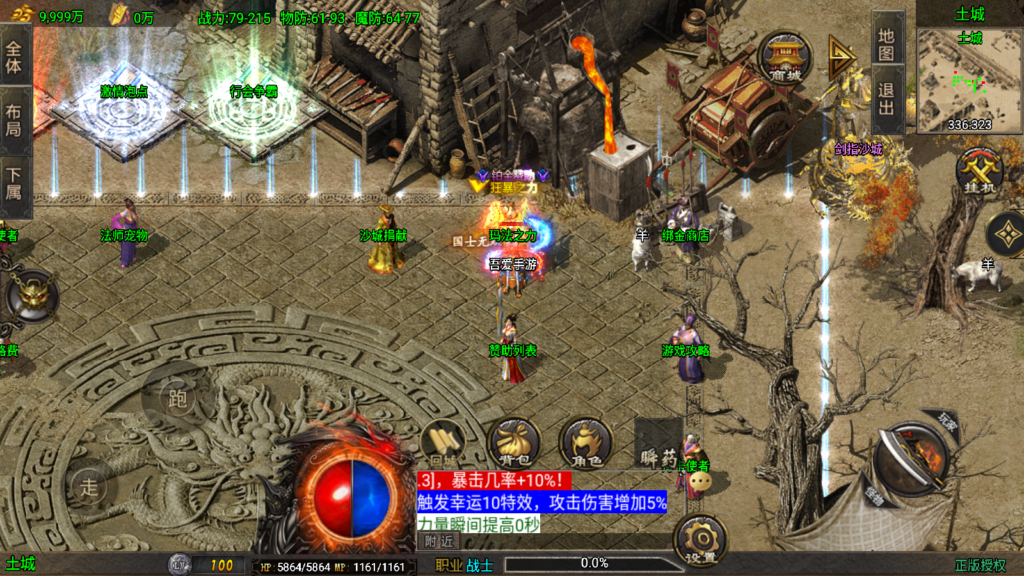Switch to the 下属 tab

[14, 180]
